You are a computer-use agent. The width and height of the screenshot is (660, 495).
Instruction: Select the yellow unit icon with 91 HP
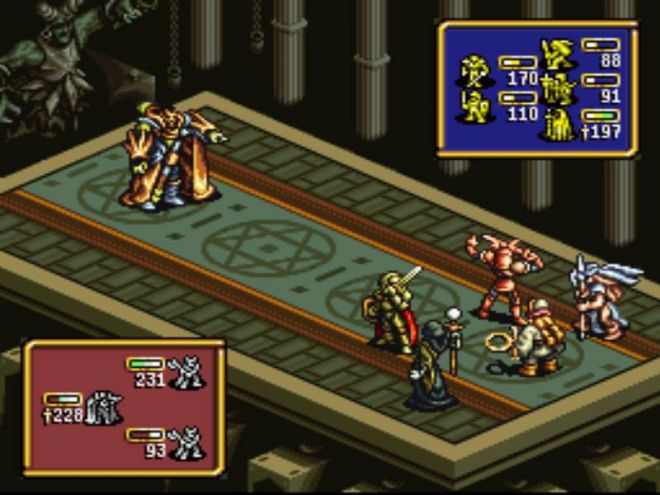556,90
